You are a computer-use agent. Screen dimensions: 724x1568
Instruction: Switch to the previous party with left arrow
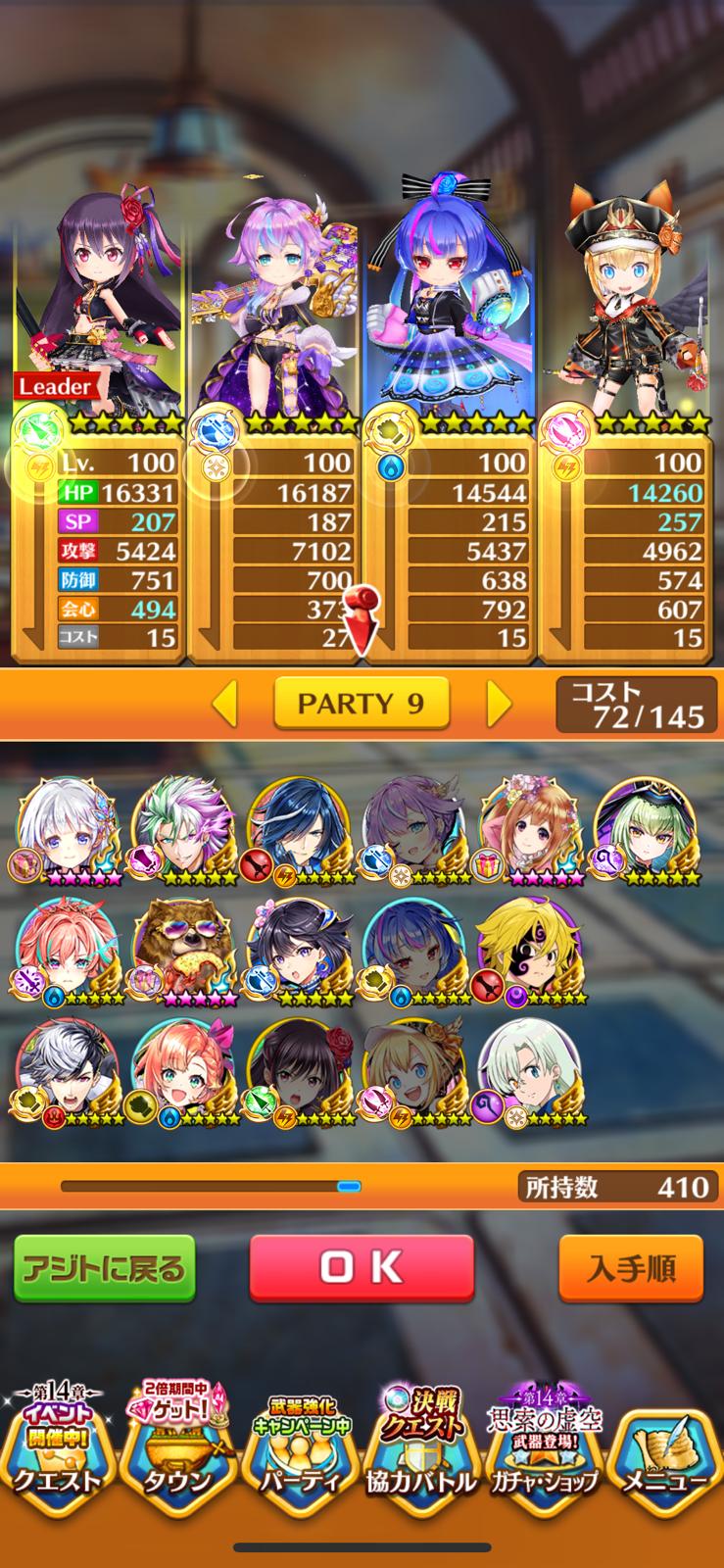click(224, 702)
